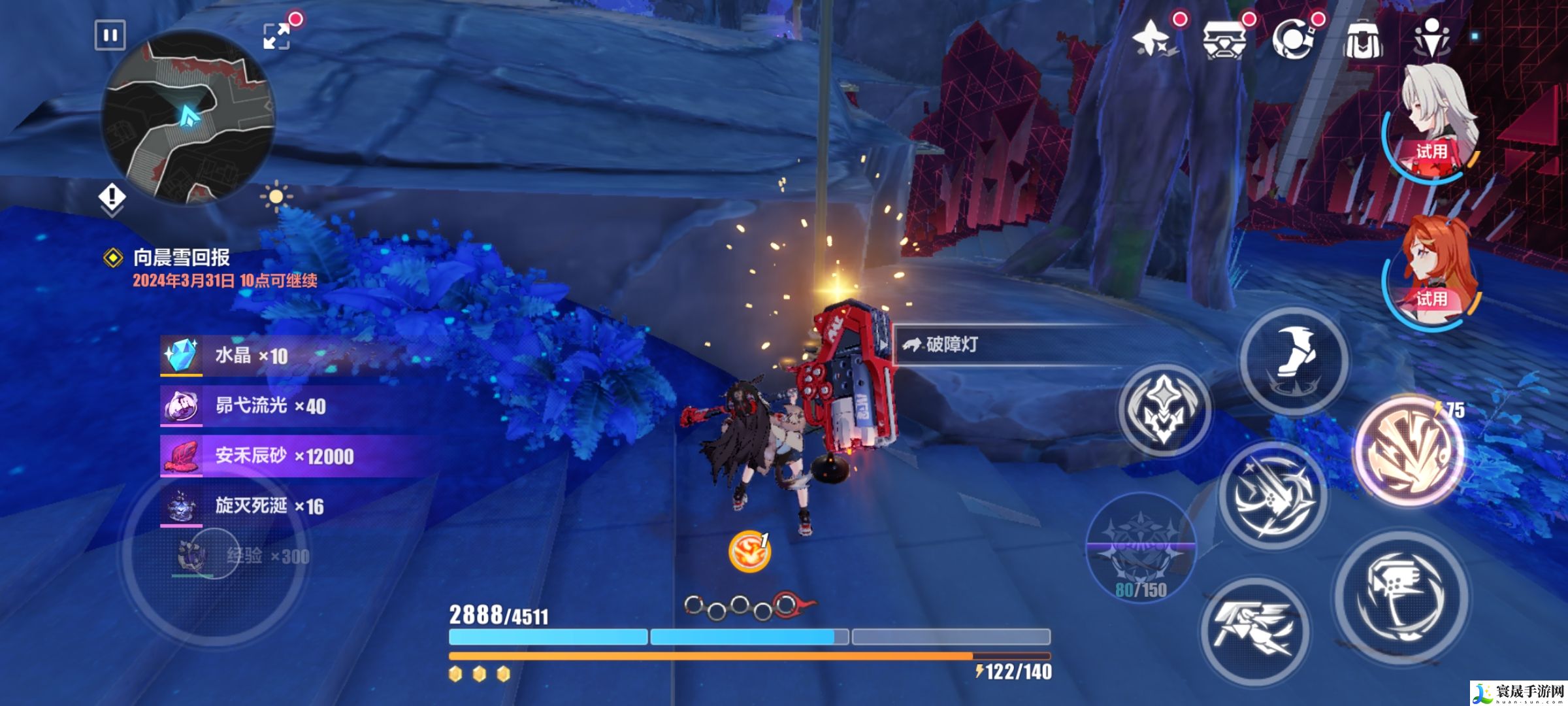Use the weapon skill with spiked emblem
This screenshot has width=1568, height=706.
coord(1164,410)
